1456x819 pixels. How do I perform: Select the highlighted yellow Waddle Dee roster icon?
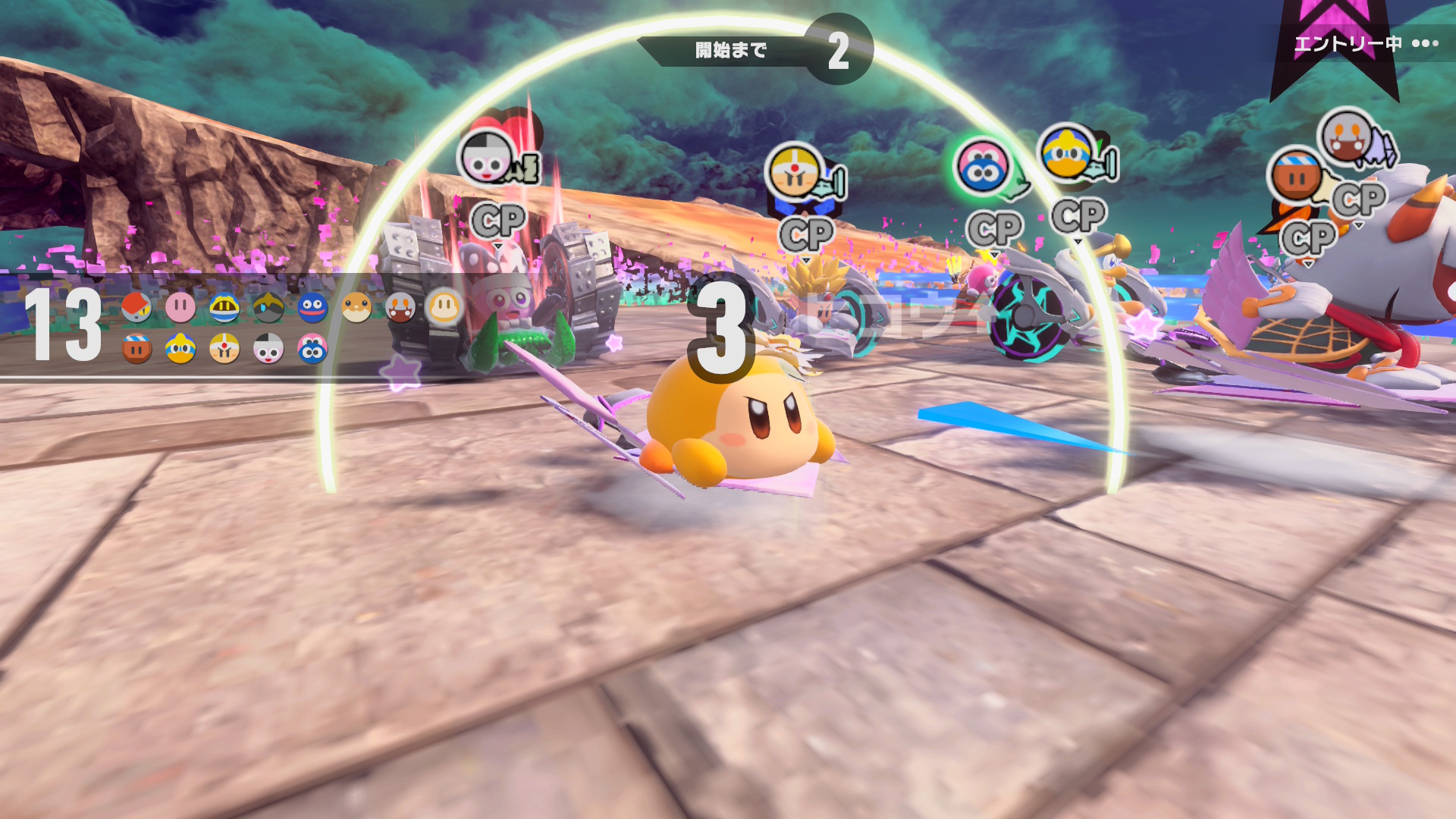(444, 307)
